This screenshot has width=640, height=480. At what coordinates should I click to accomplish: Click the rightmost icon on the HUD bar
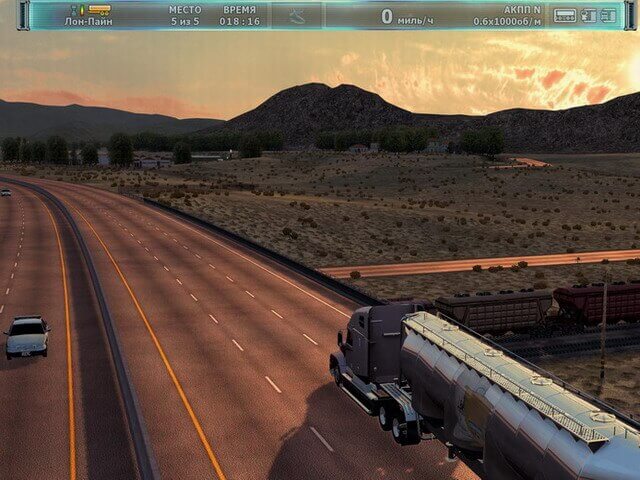607,15
